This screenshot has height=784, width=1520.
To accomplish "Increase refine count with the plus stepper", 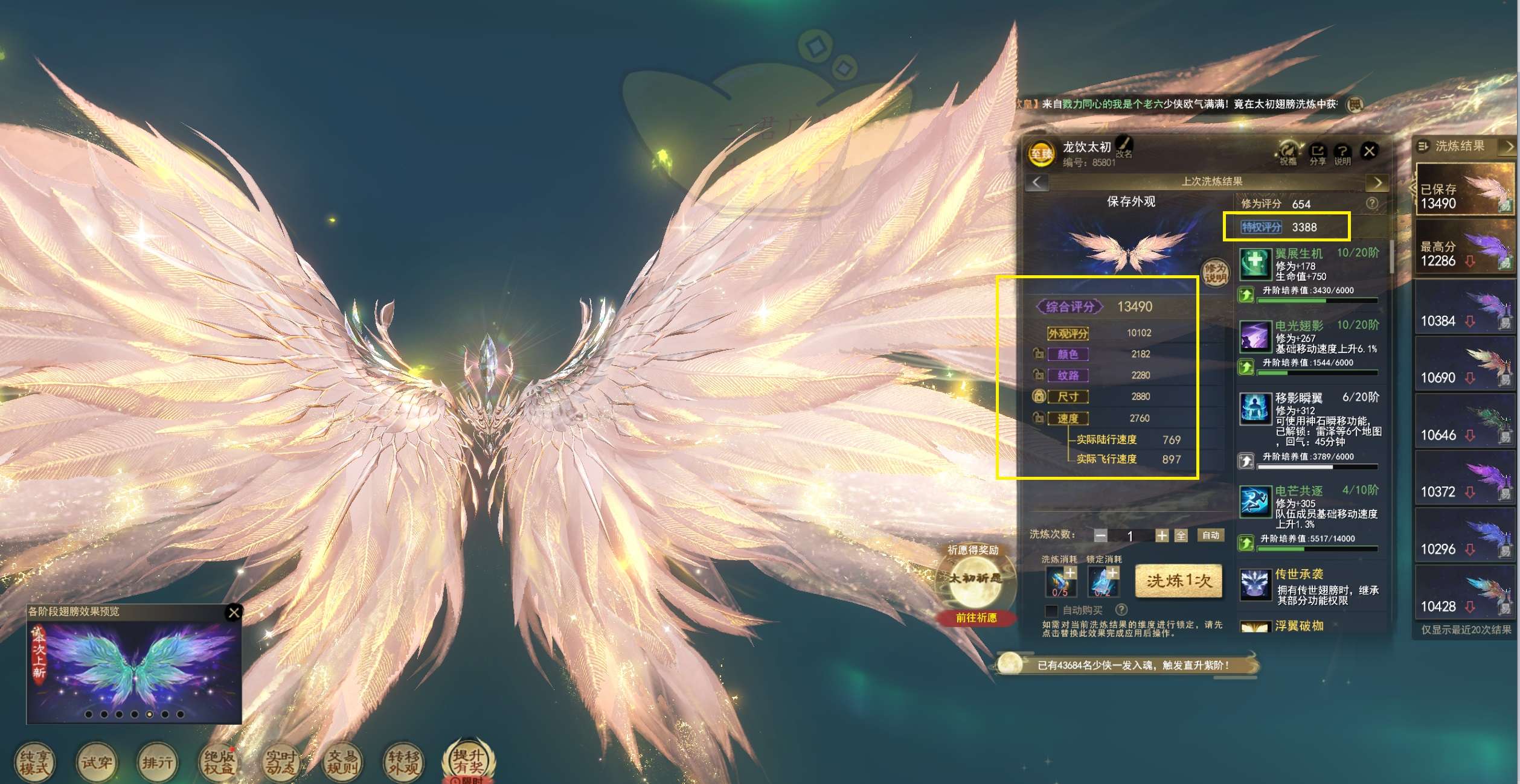I will [1161, 535].
